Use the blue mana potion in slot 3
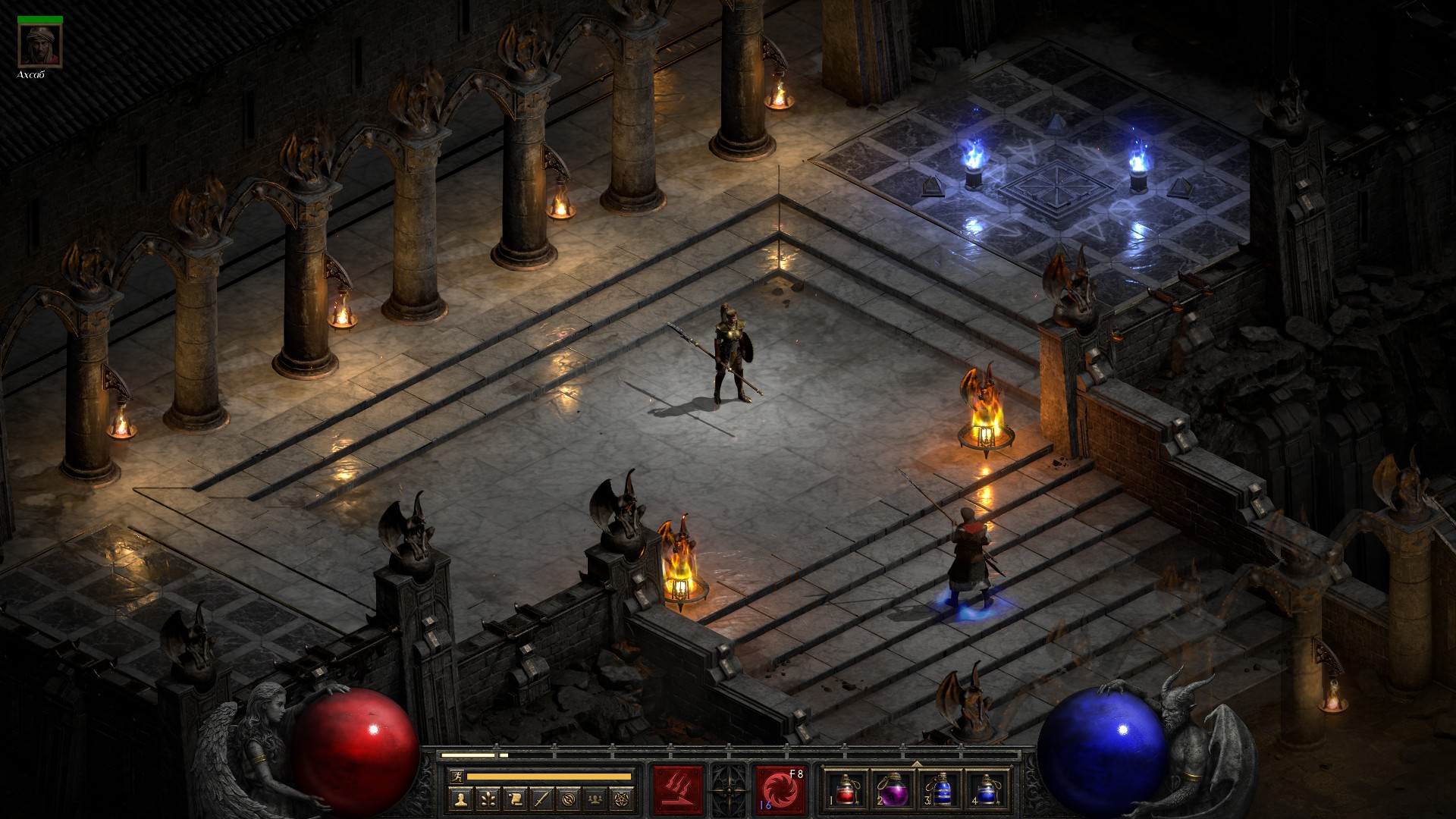Image resolution: width=1456 pixels, height=819 pixels. 940,789
